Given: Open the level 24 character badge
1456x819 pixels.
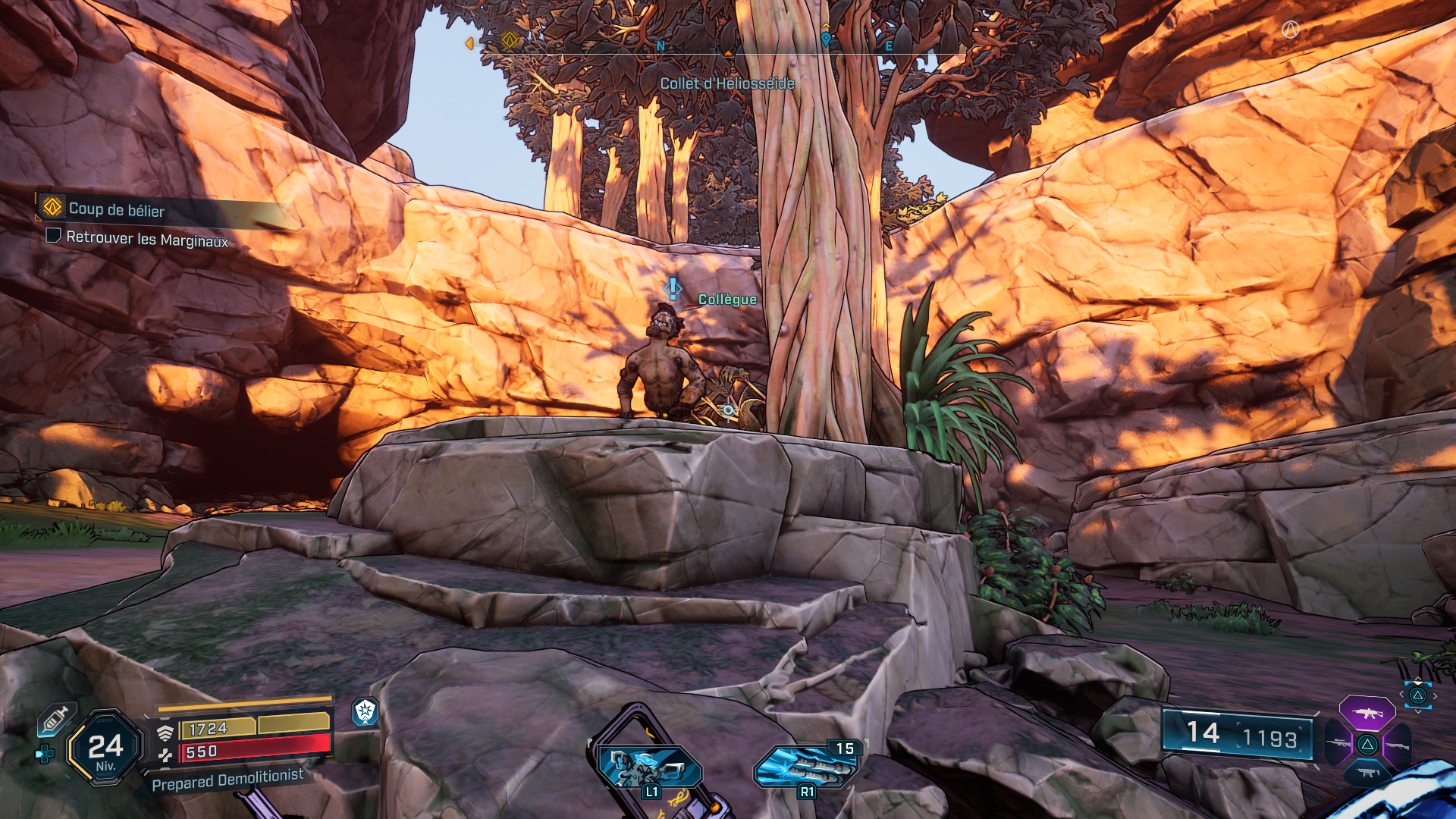Looking at the screenshot, I should pos(105,748).
